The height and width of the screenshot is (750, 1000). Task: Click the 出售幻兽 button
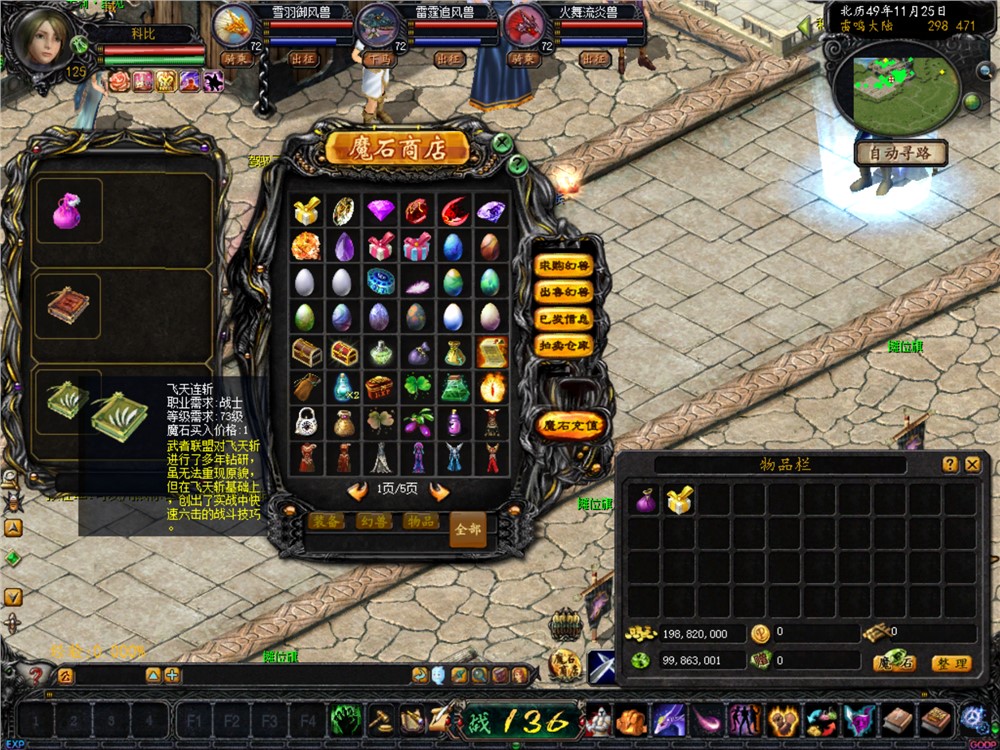pyautogui.click(x=564, y=293)
